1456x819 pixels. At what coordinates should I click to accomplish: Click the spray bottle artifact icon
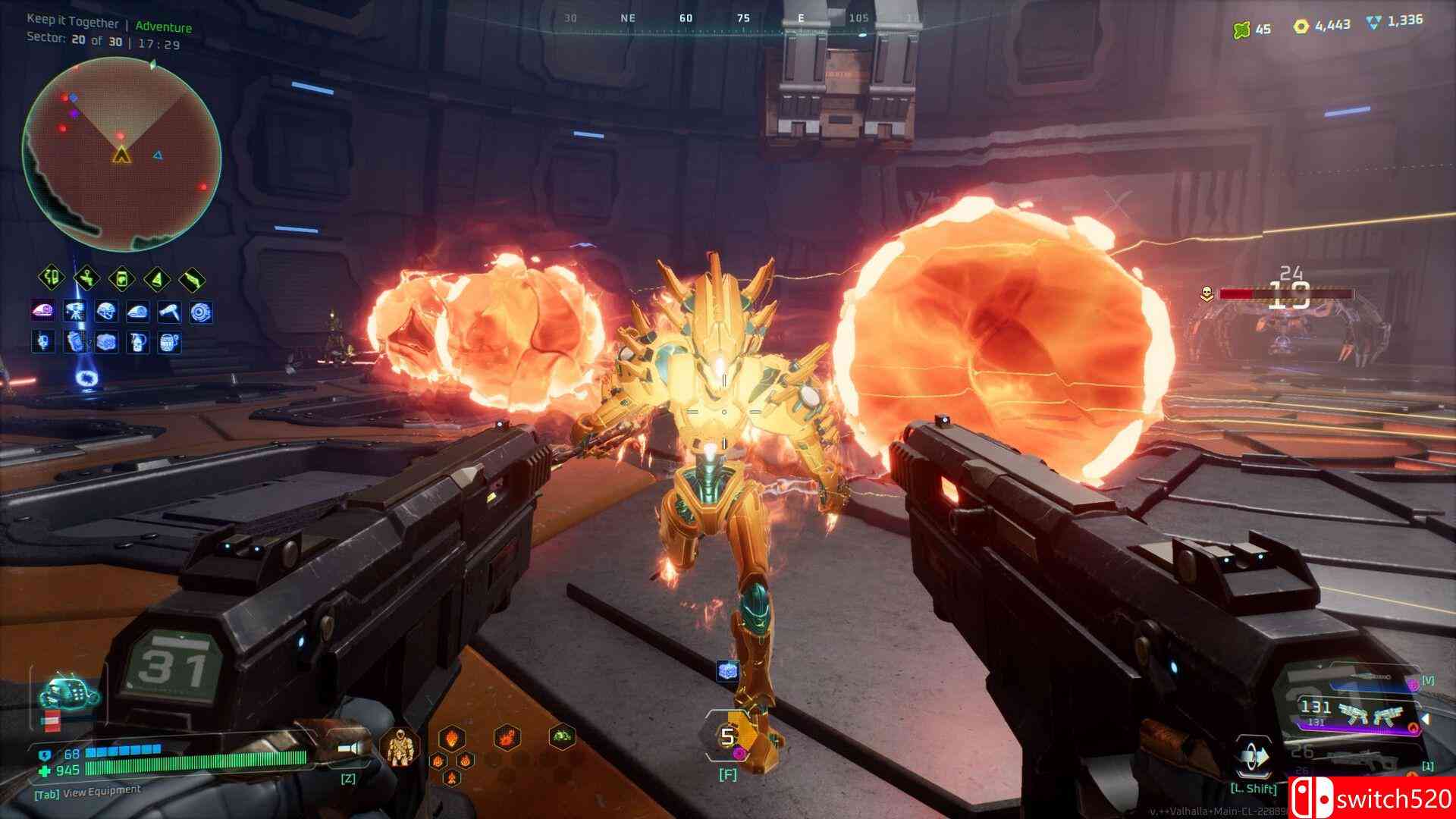(138, 342)
